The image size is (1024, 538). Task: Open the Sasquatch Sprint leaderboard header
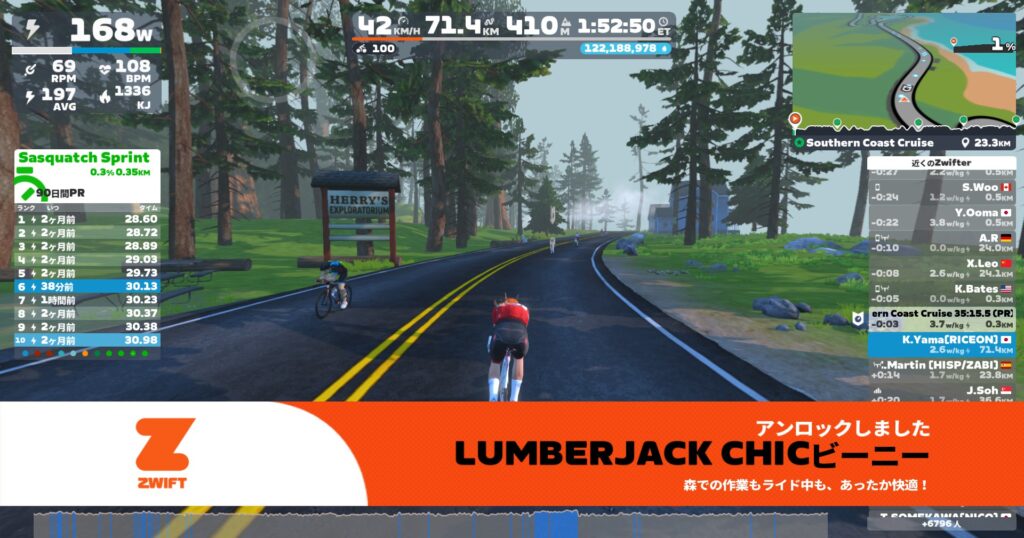point(83,158)
